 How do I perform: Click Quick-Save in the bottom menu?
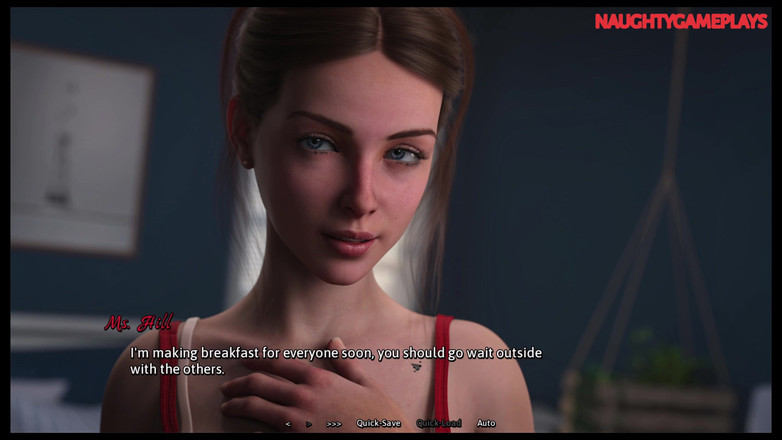point(378,424)
